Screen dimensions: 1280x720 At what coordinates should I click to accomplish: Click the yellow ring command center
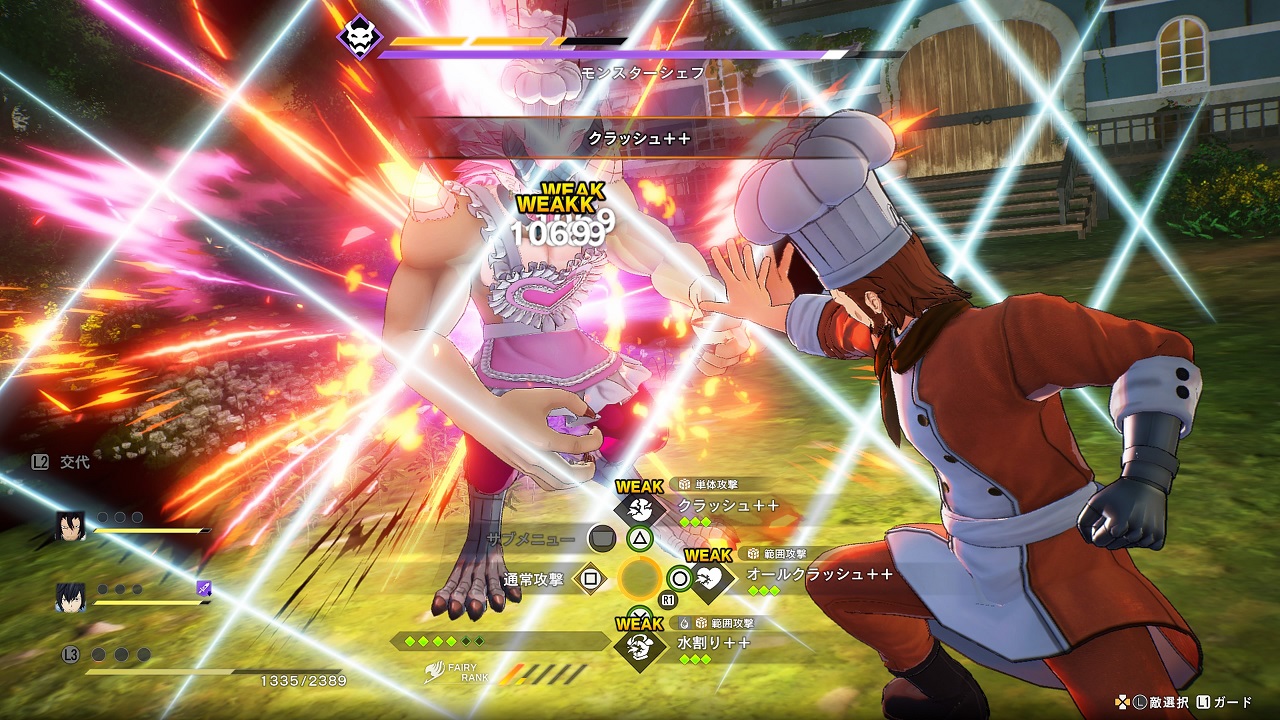(x=639, y=578)
